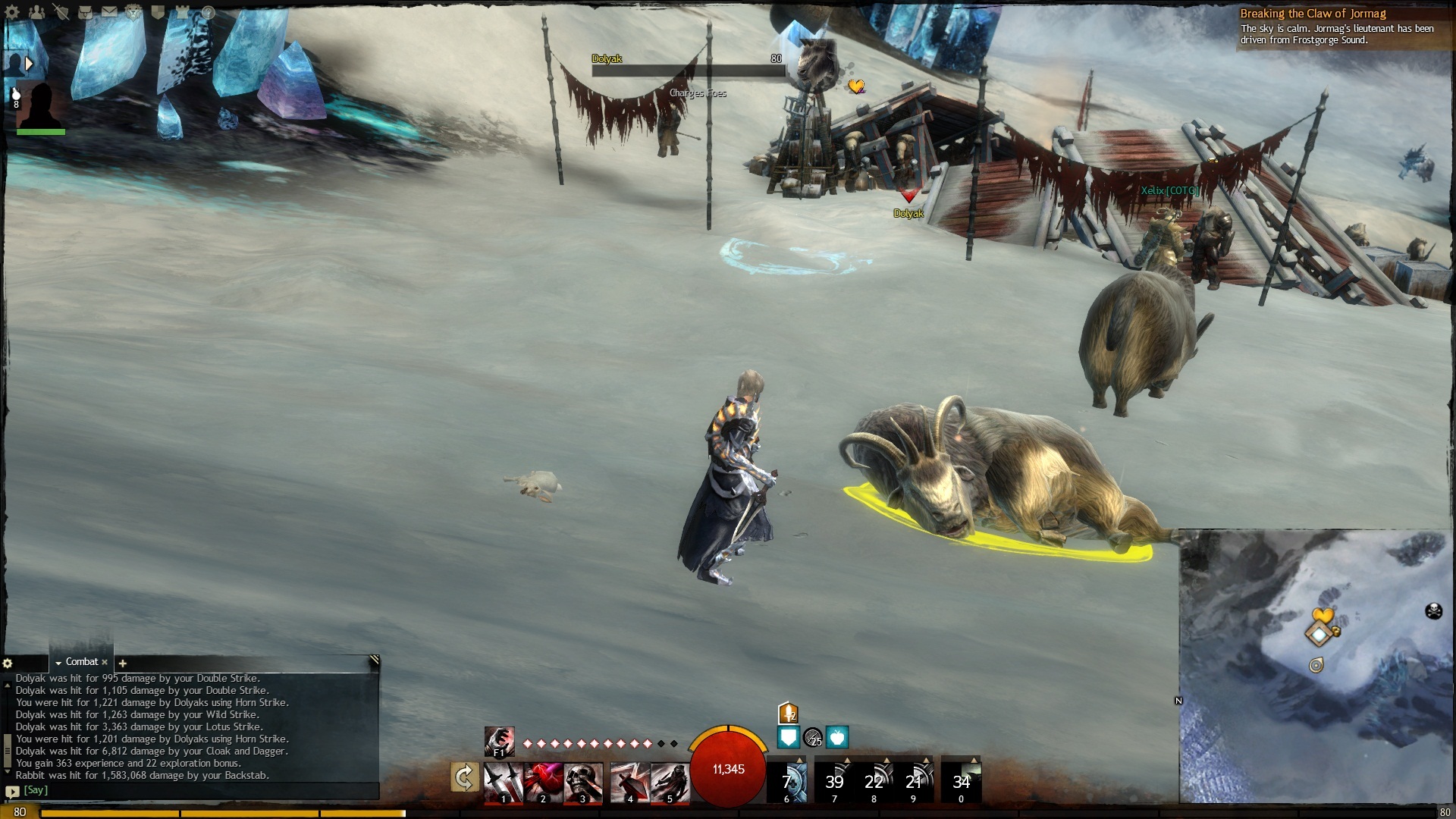Open the Hero panel sword-and-shield icon
This screenshot has width=1456, height=819.
click(61, 12)
